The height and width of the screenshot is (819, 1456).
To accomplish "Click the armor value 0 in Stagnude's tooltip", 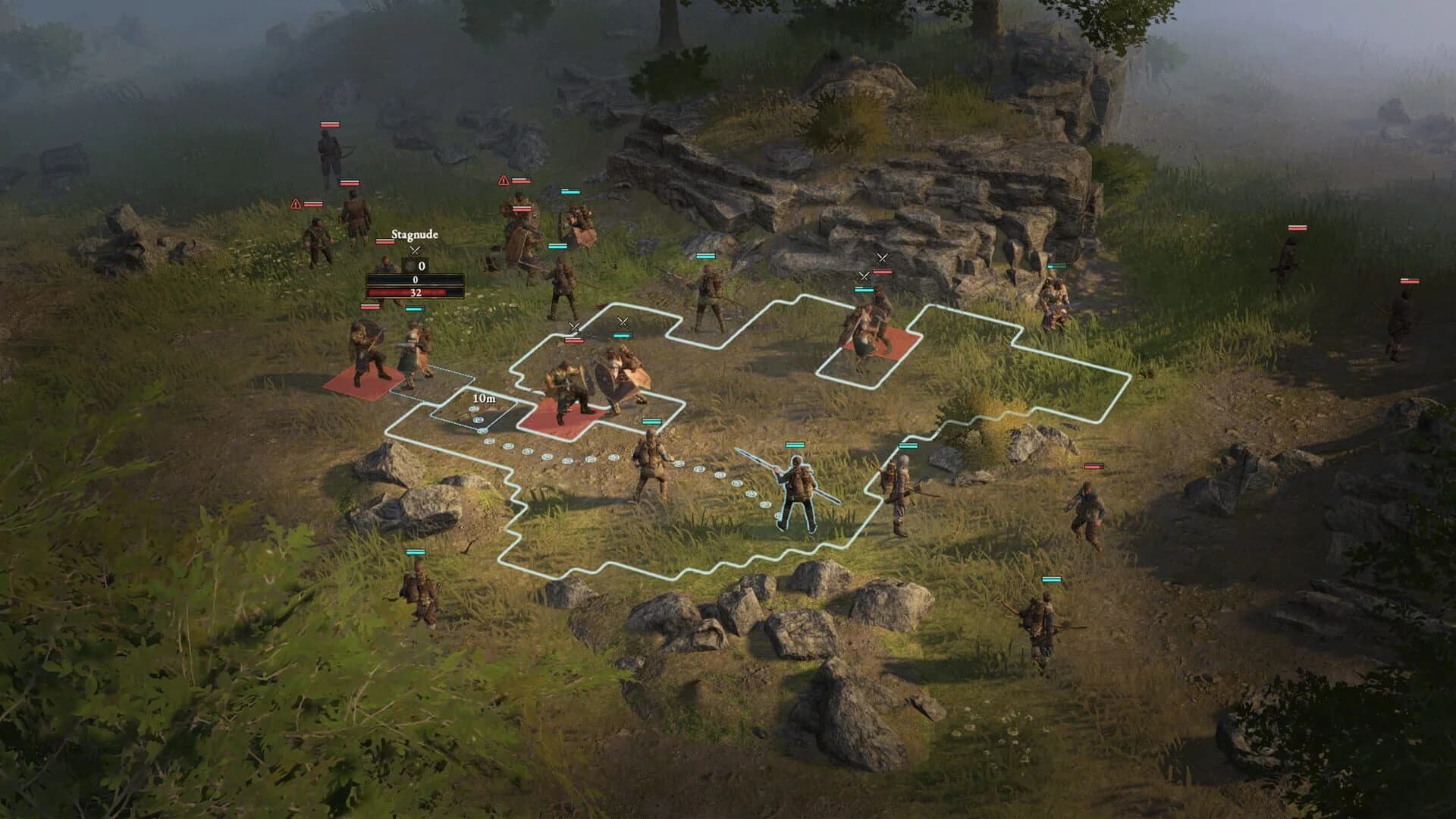I will 422,266.
